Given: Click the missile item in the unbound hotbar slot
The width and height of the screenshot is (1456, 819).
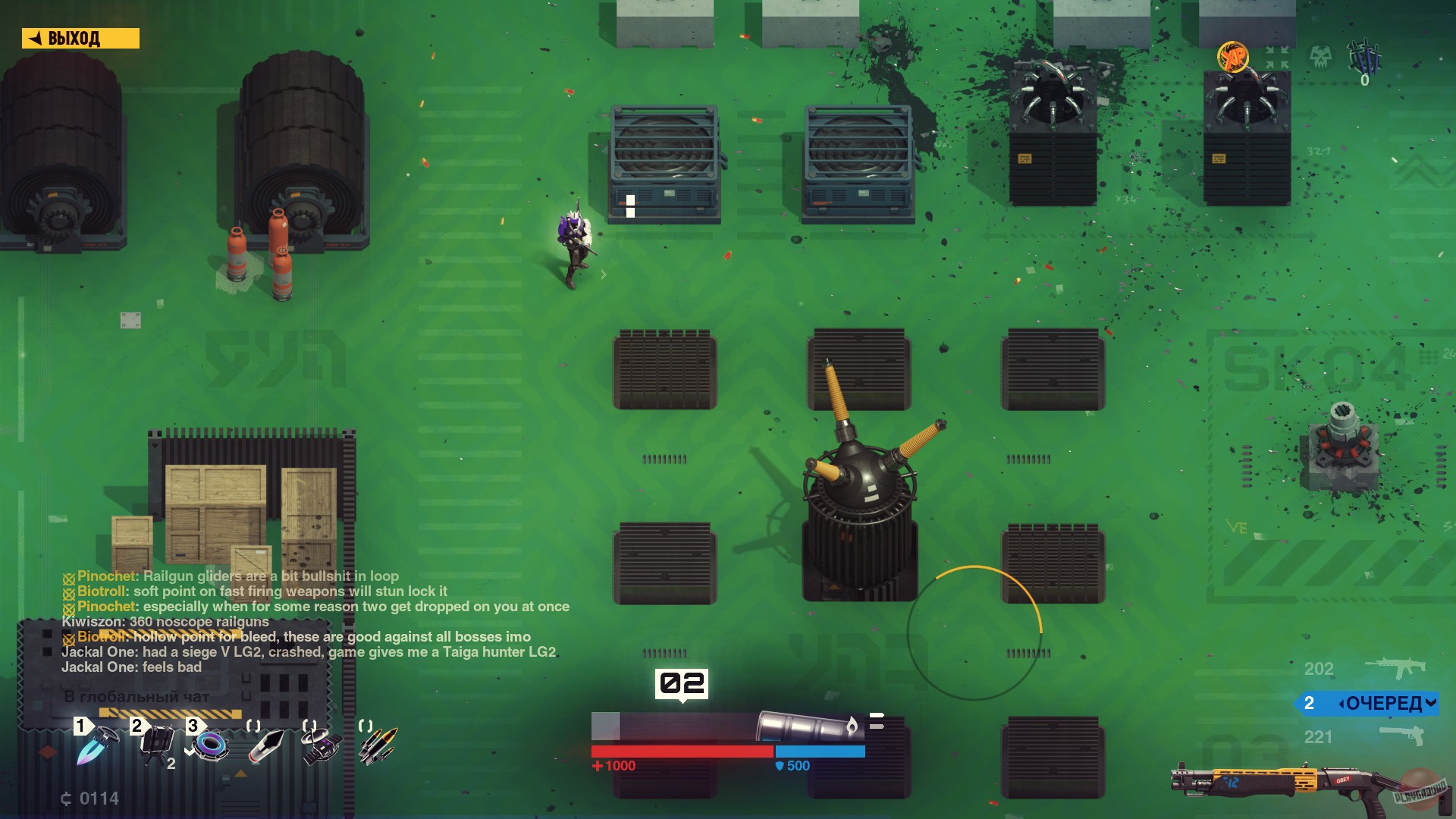Looking at the screenshot, I should coord(267,745).
